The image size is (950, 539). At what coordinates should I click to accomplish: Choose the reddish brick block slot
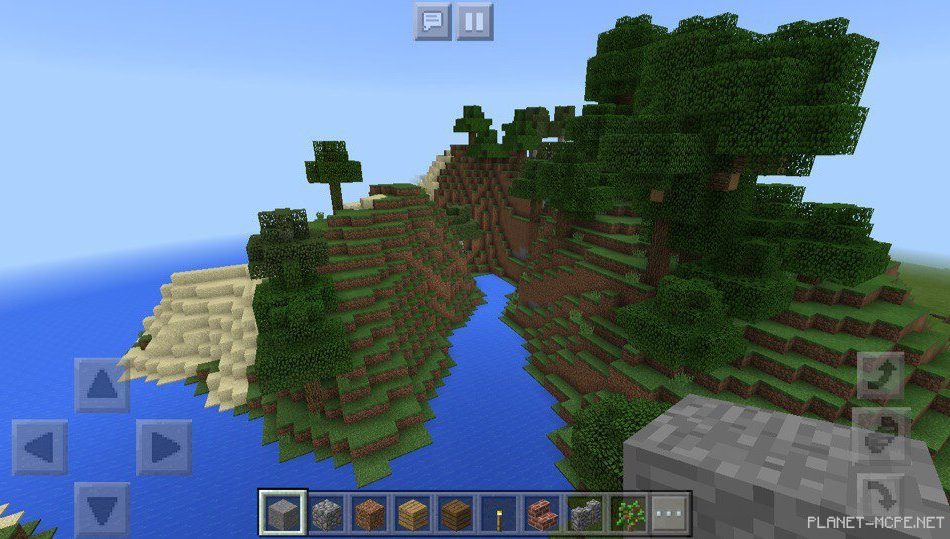point(369,514)
